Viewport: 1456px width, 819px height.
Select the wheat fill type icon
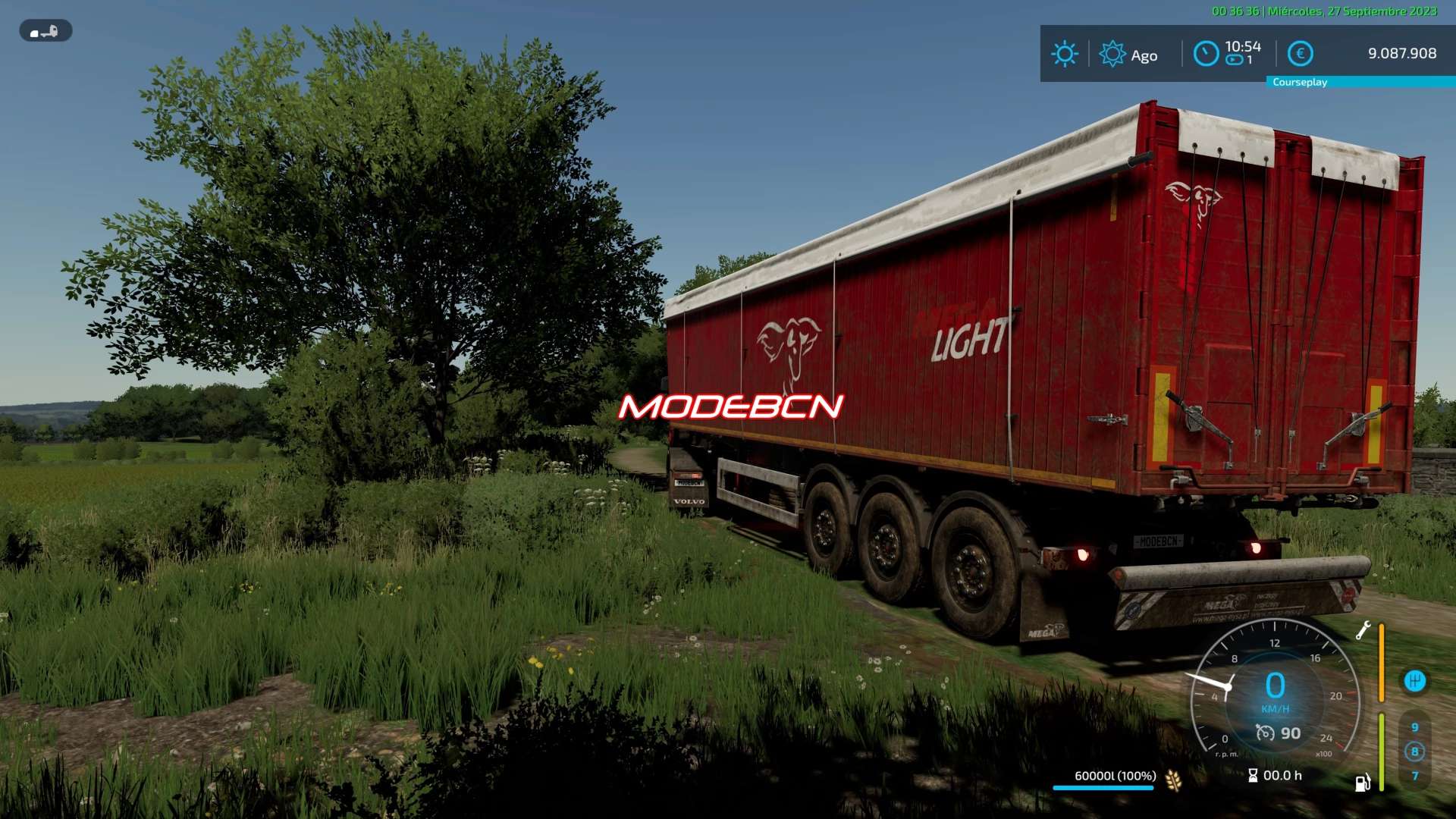(x=1173, y=780)
